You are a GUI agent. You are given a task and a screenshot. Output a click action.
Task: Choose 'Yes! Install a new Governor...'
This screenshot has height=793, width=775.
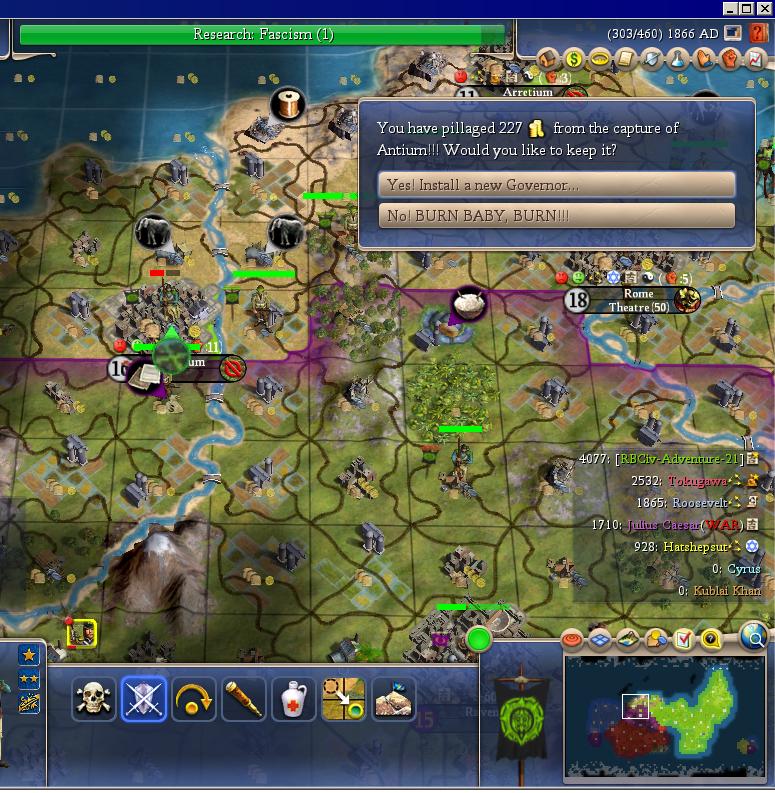click(x=556, y=185)
